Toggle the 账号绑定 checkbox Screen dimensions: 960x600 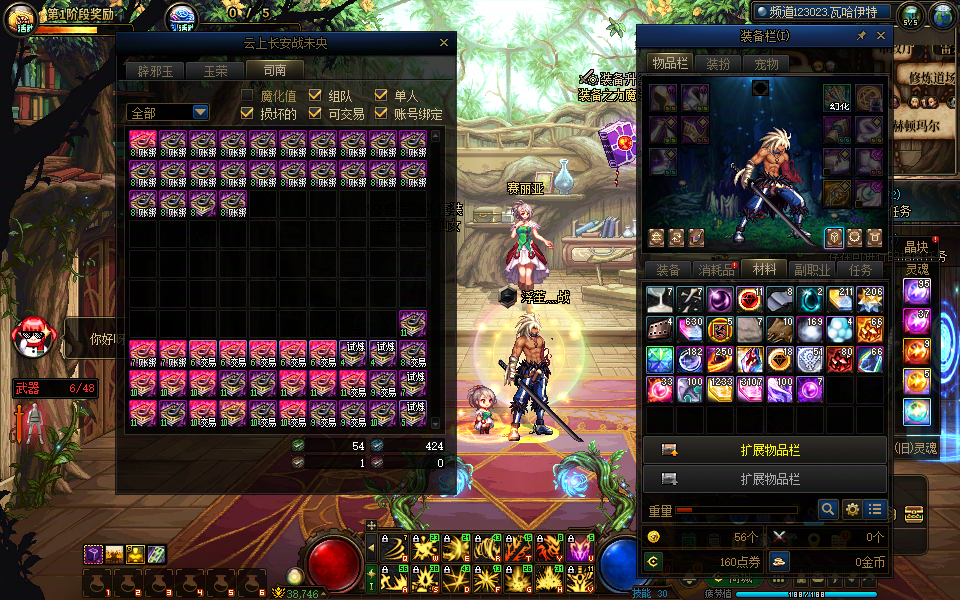pyautogui.click(x=381, y=114)
